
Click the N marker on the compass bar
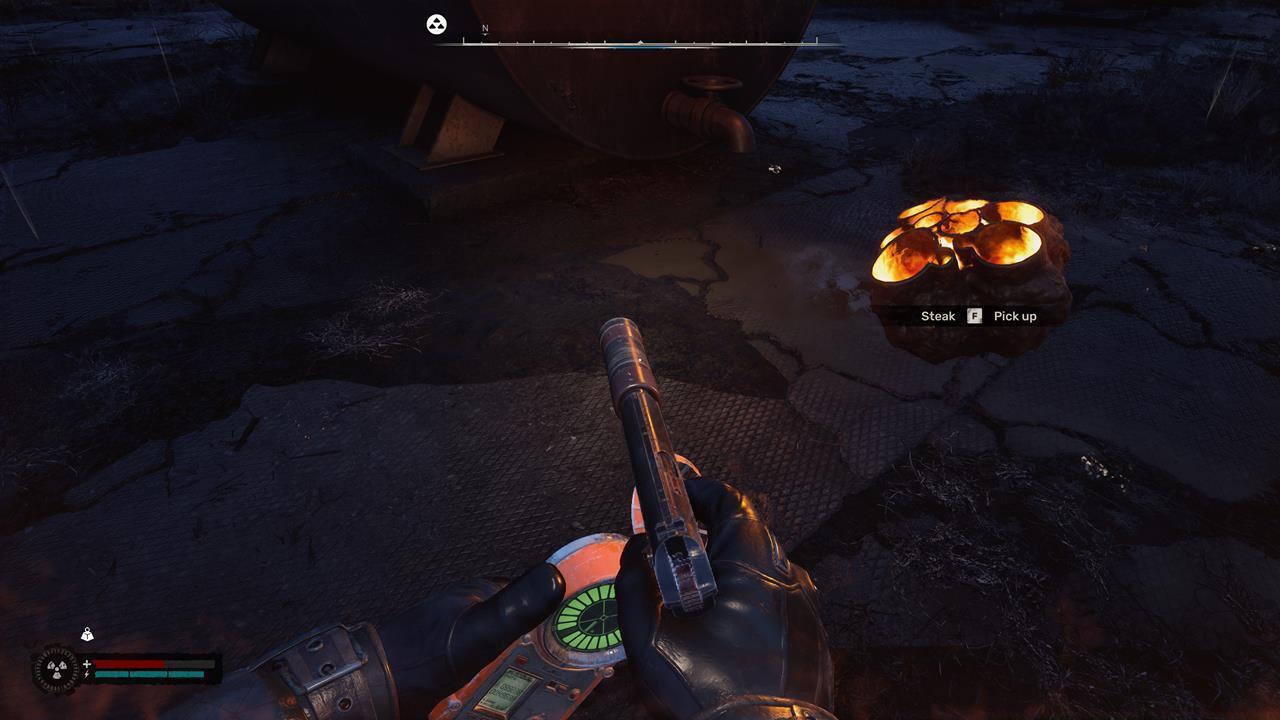click(484, 29)
